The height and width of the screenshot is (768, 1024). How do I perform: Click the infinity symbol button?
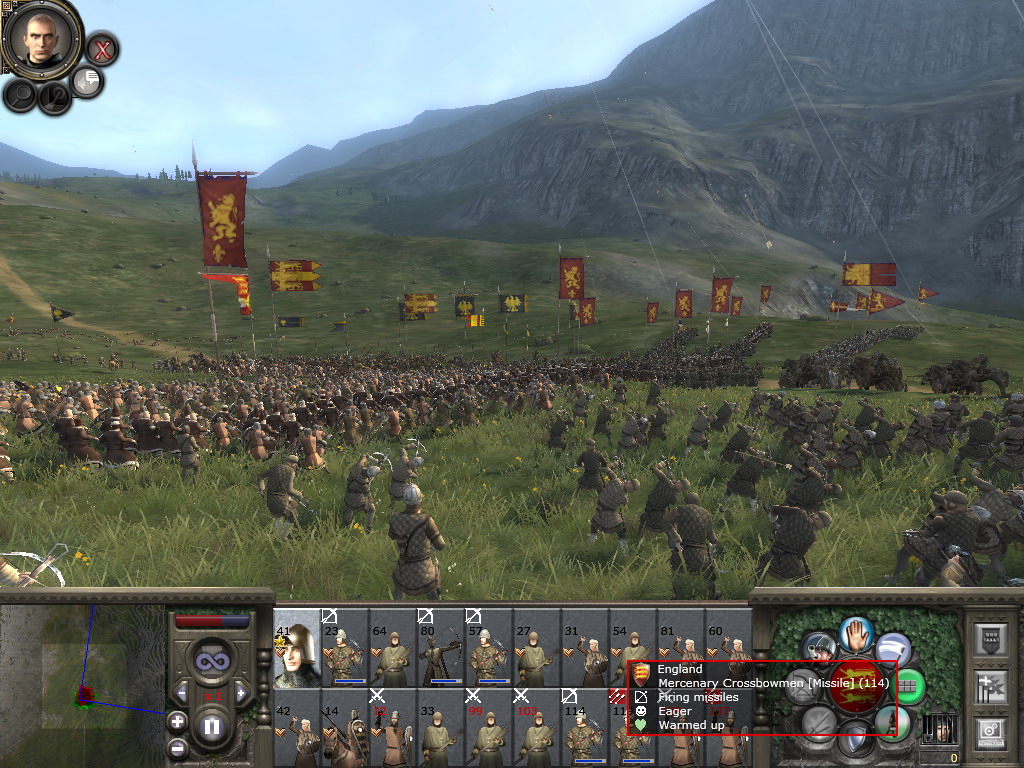pyautogui.click(x=211, y=660)
